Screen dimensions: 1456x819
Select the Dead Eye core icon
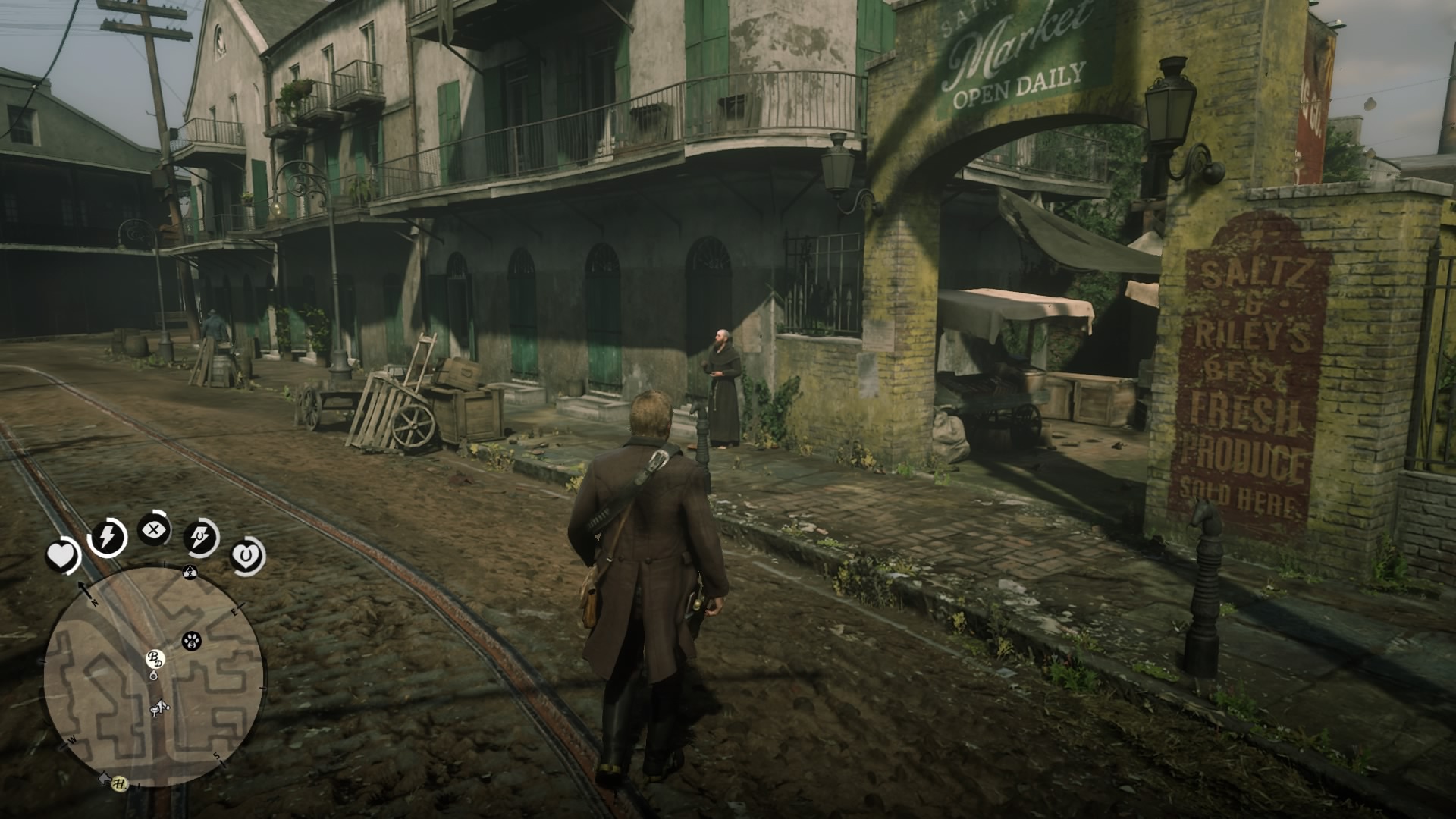154,529
